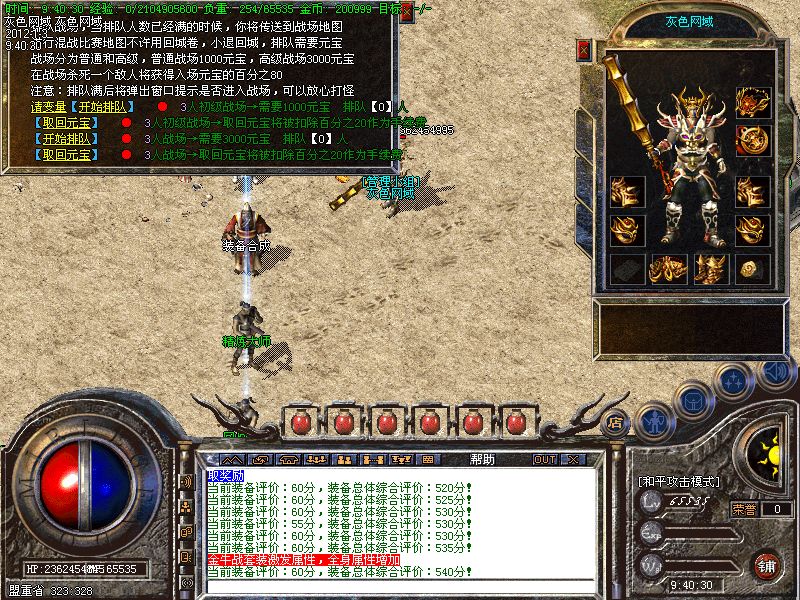800x600 pixels.
Task: Select the round gold medal slot
Action: pos(751,139)
